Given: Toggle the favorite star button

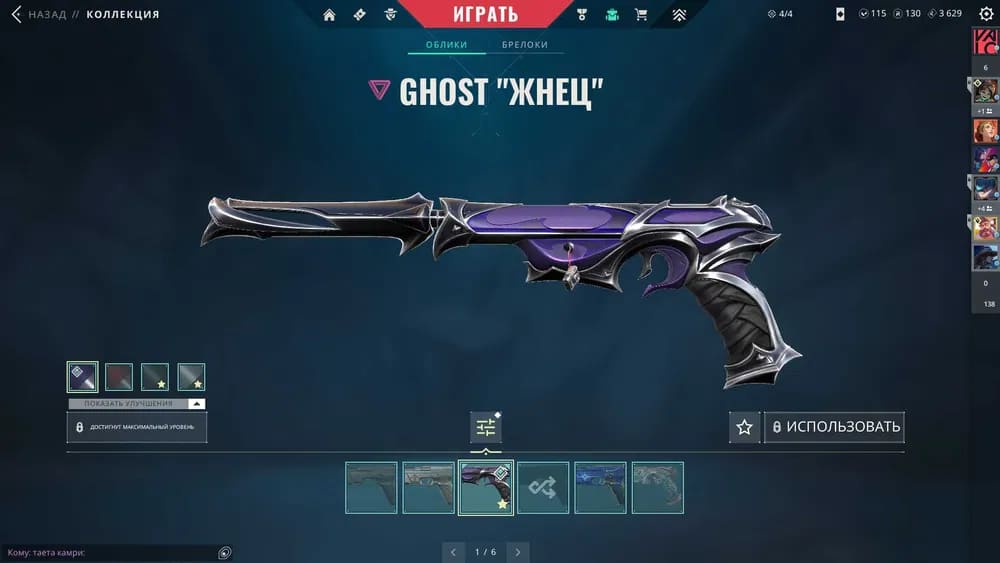Looking at the screenshot, I should click(x=744, y=427).
